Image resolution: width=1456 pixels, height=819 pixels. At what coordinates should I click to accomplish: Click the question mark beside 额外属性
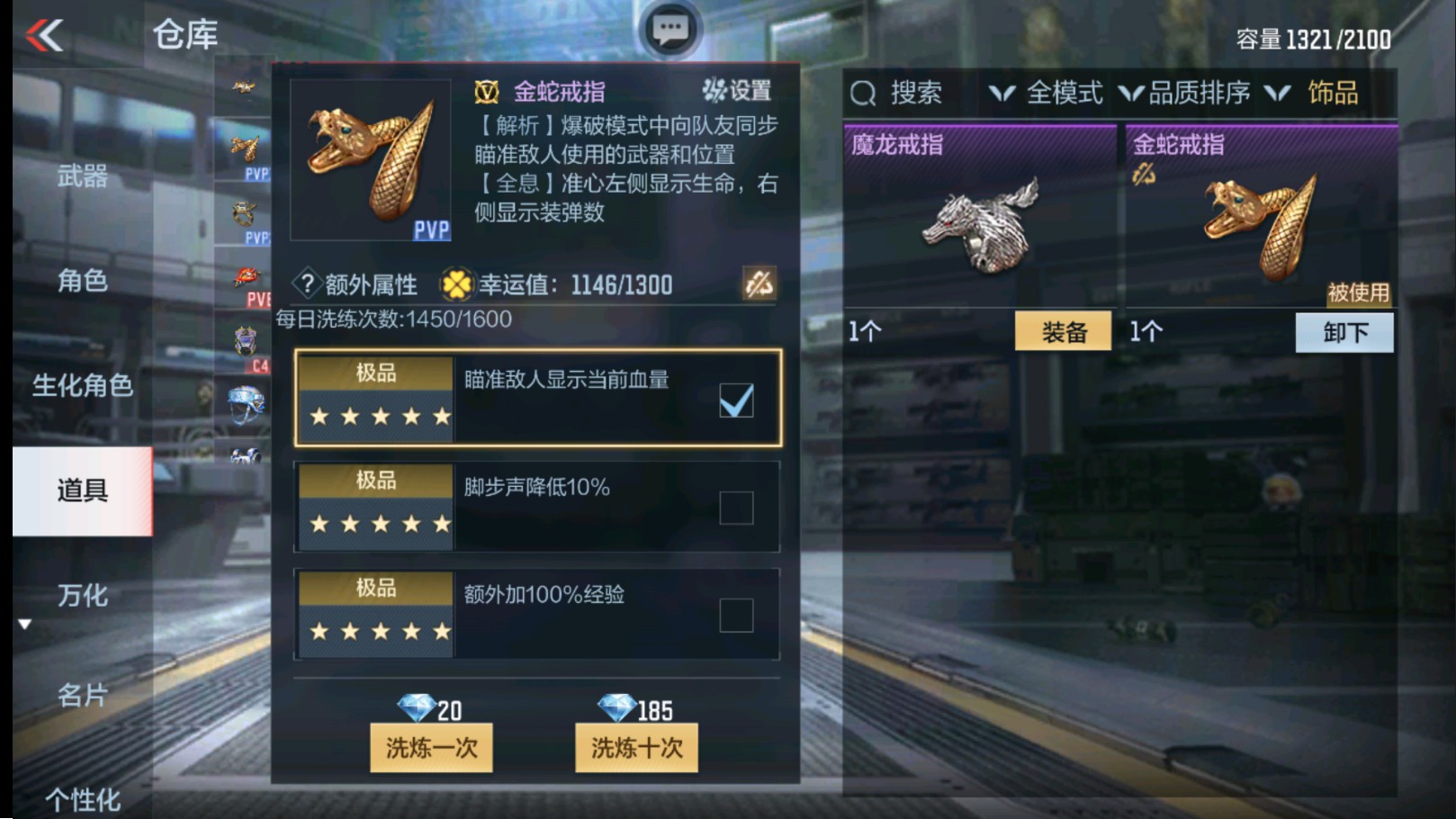309,283
